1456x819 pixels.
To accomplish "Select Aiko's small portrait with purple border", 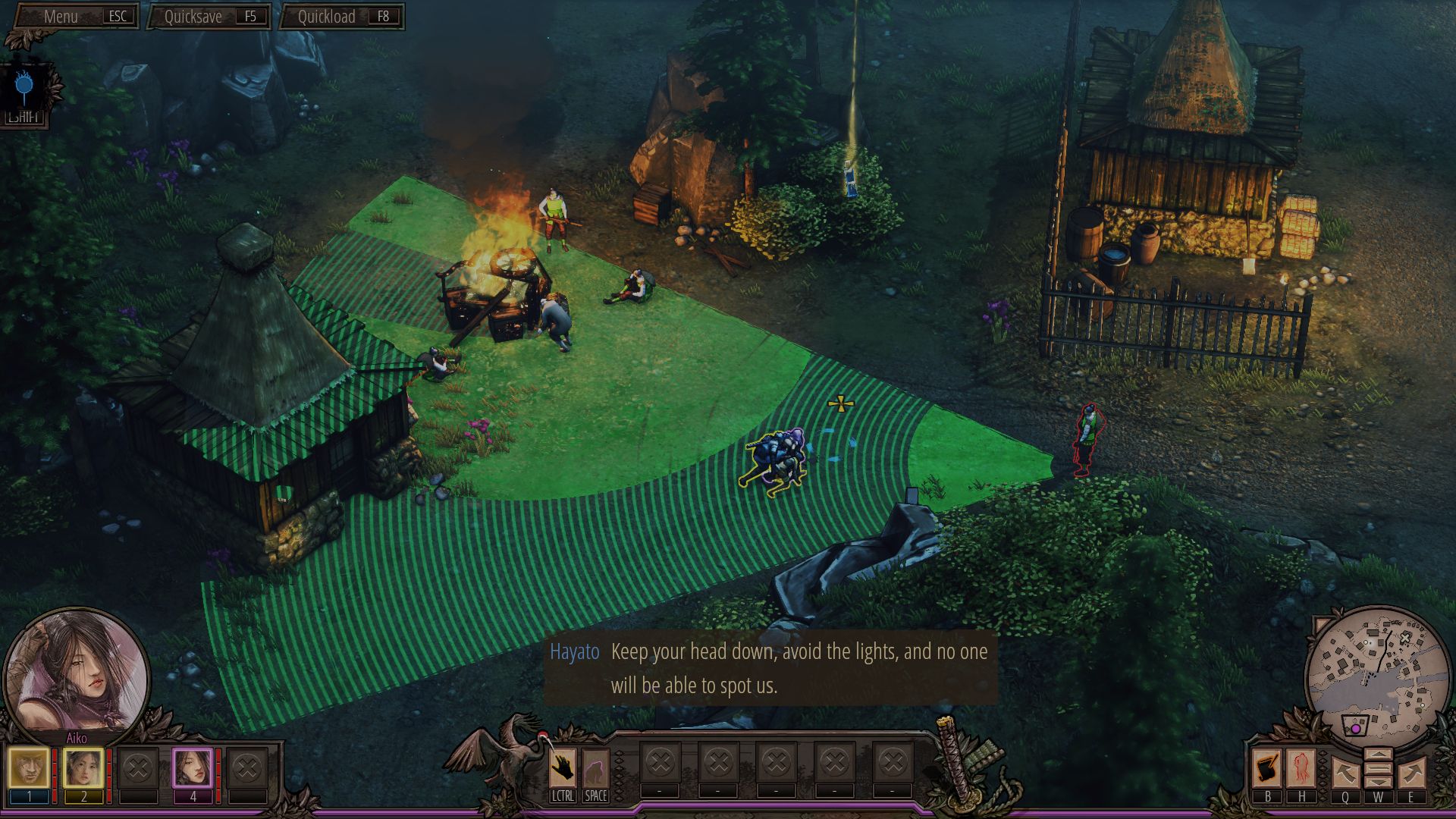I will click(192, 767).
